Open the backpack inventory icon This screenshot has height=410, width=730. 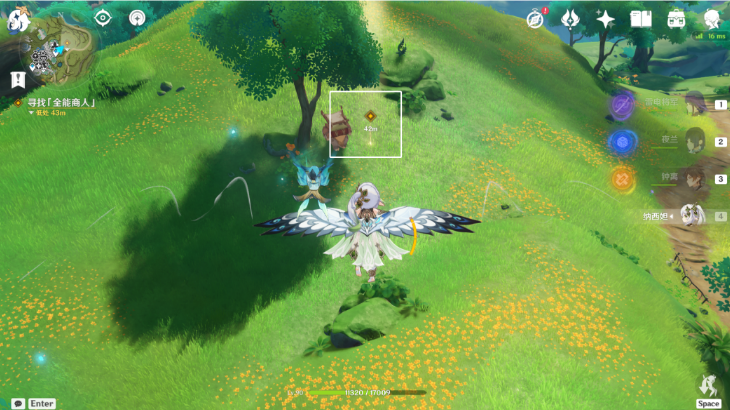pyautogui.click(x=677, y=19)
